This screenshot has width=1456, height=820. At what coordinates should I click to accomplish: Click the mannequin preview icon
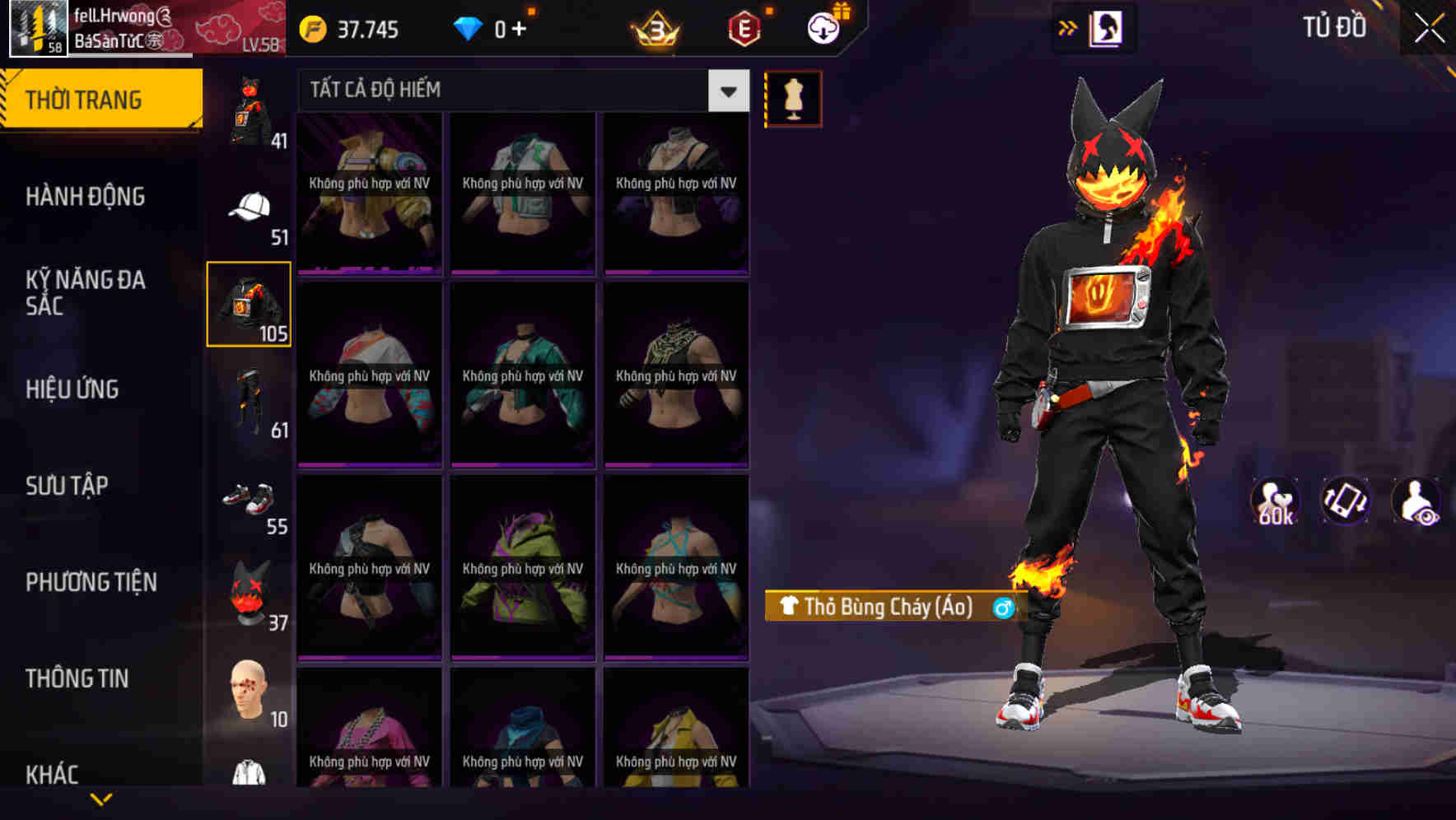click(792, 98)
